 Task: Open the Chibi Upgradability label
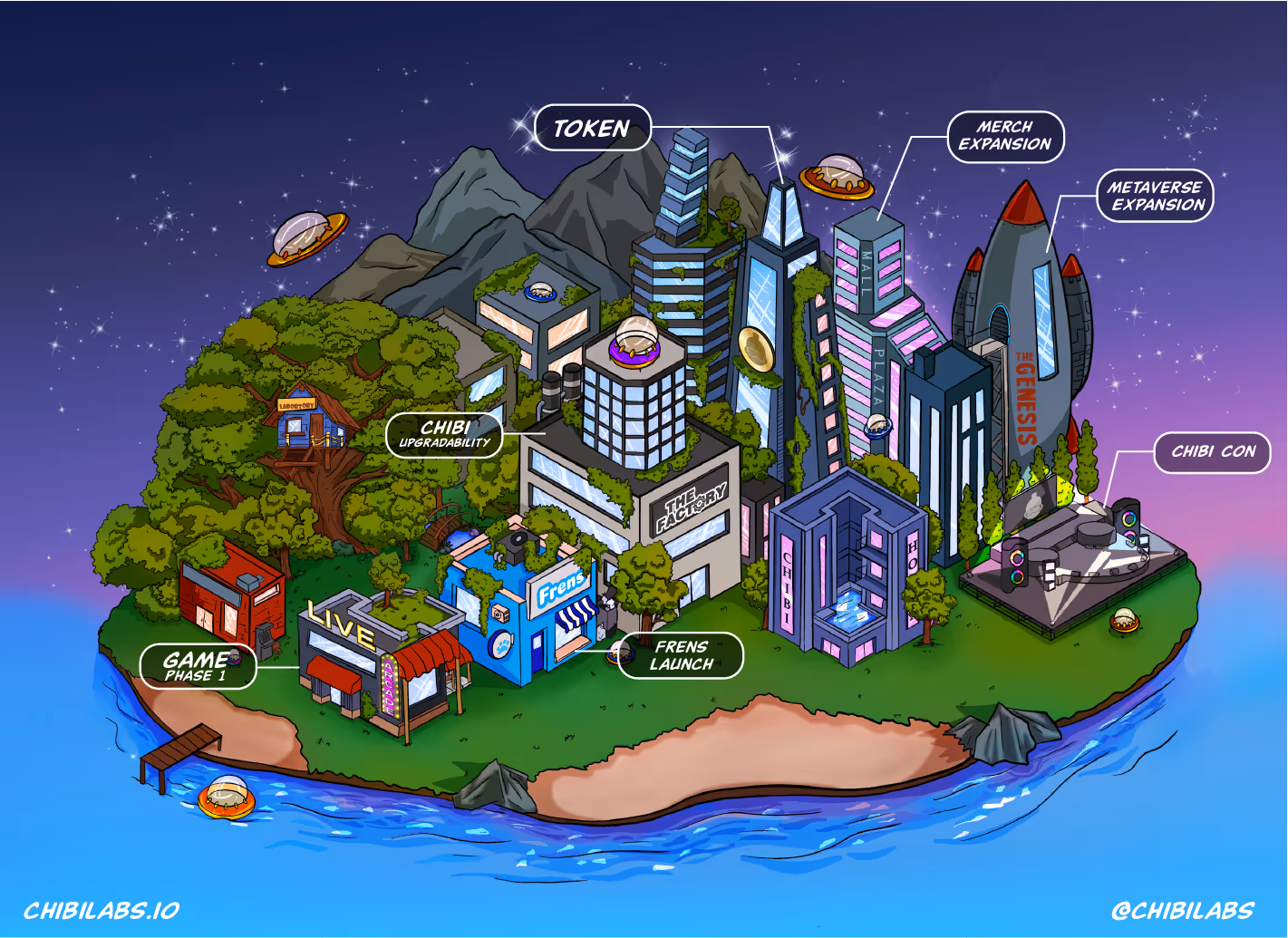point(444,434)
